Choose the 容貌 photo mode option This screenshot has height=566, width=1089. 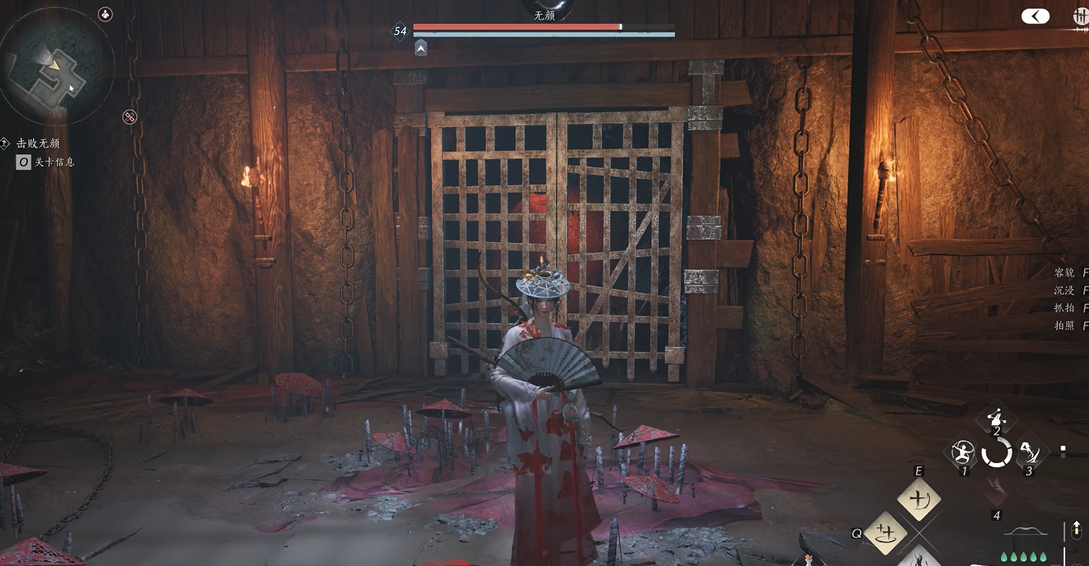[1068, 272]
